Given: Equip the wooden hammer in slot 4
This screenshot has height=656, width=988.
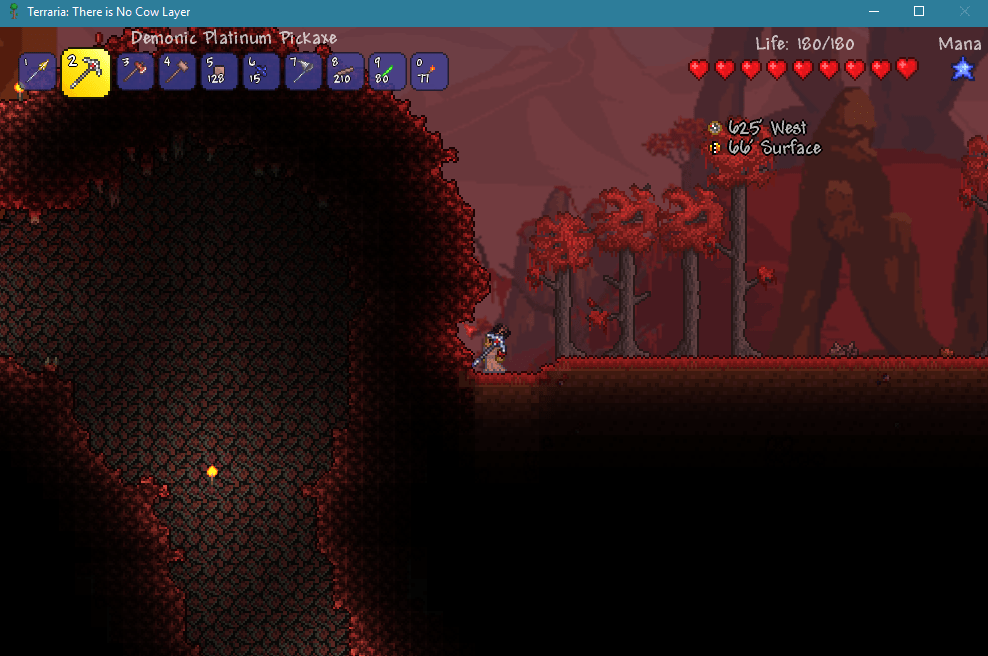Looking at the screenshot, I should tap(177, 72).
